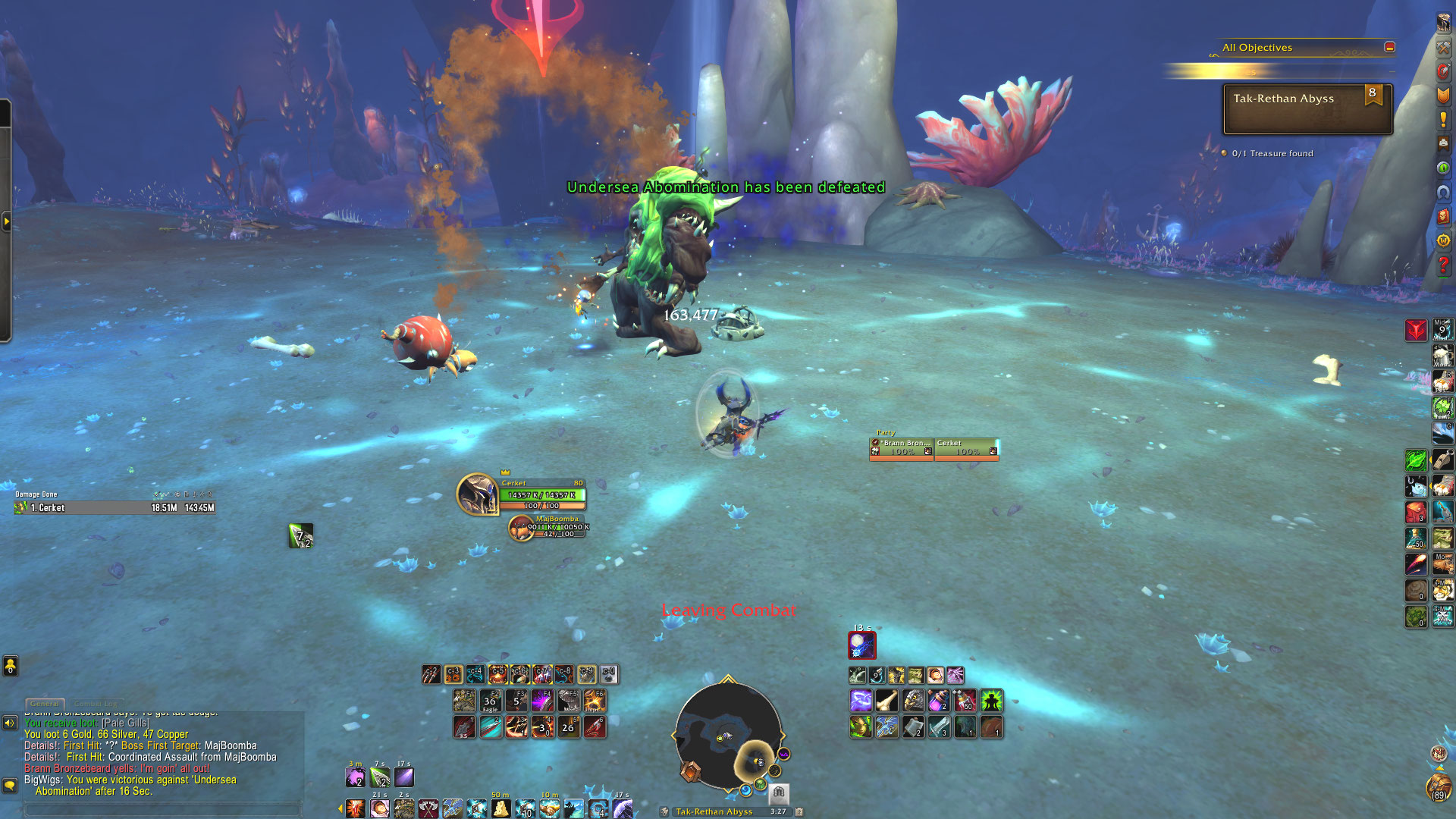
Task: Click the circular minimap
Action: [x=728, y=734]
